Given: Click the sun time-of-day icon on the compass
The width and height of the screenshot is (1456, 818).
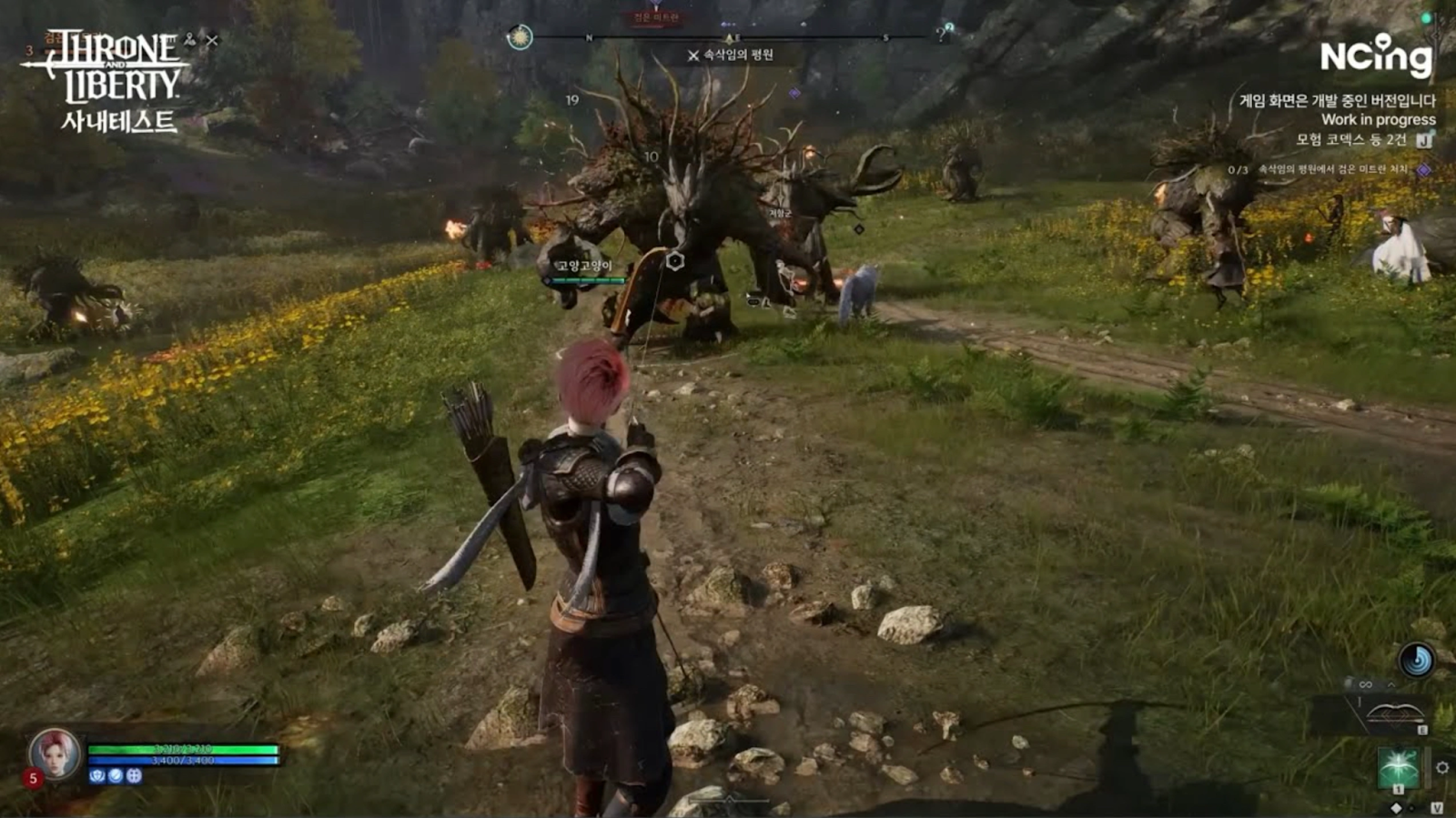Looking at the screenshot, I should tap(520, 37).
